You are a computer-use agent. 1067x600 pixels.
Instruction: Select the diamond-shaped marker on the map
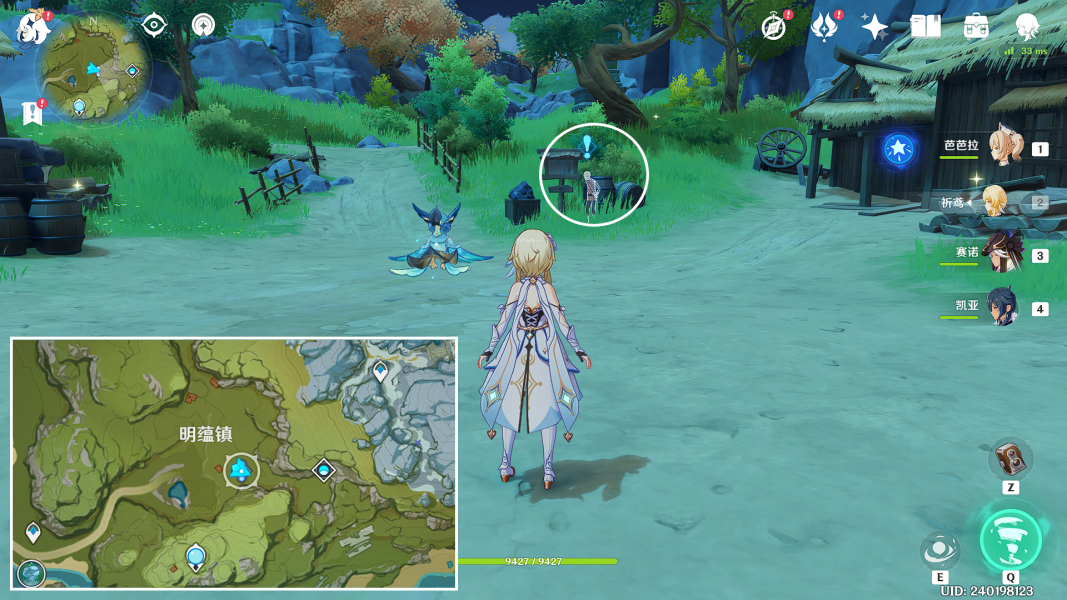324,470
